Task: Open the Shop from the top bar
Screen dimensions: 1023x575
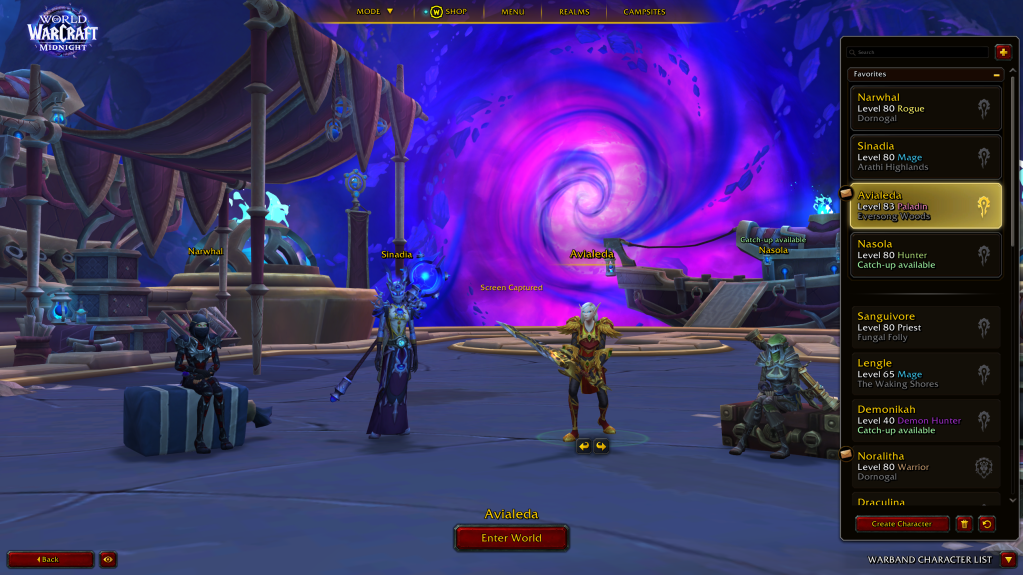Action: click(449, 12)
